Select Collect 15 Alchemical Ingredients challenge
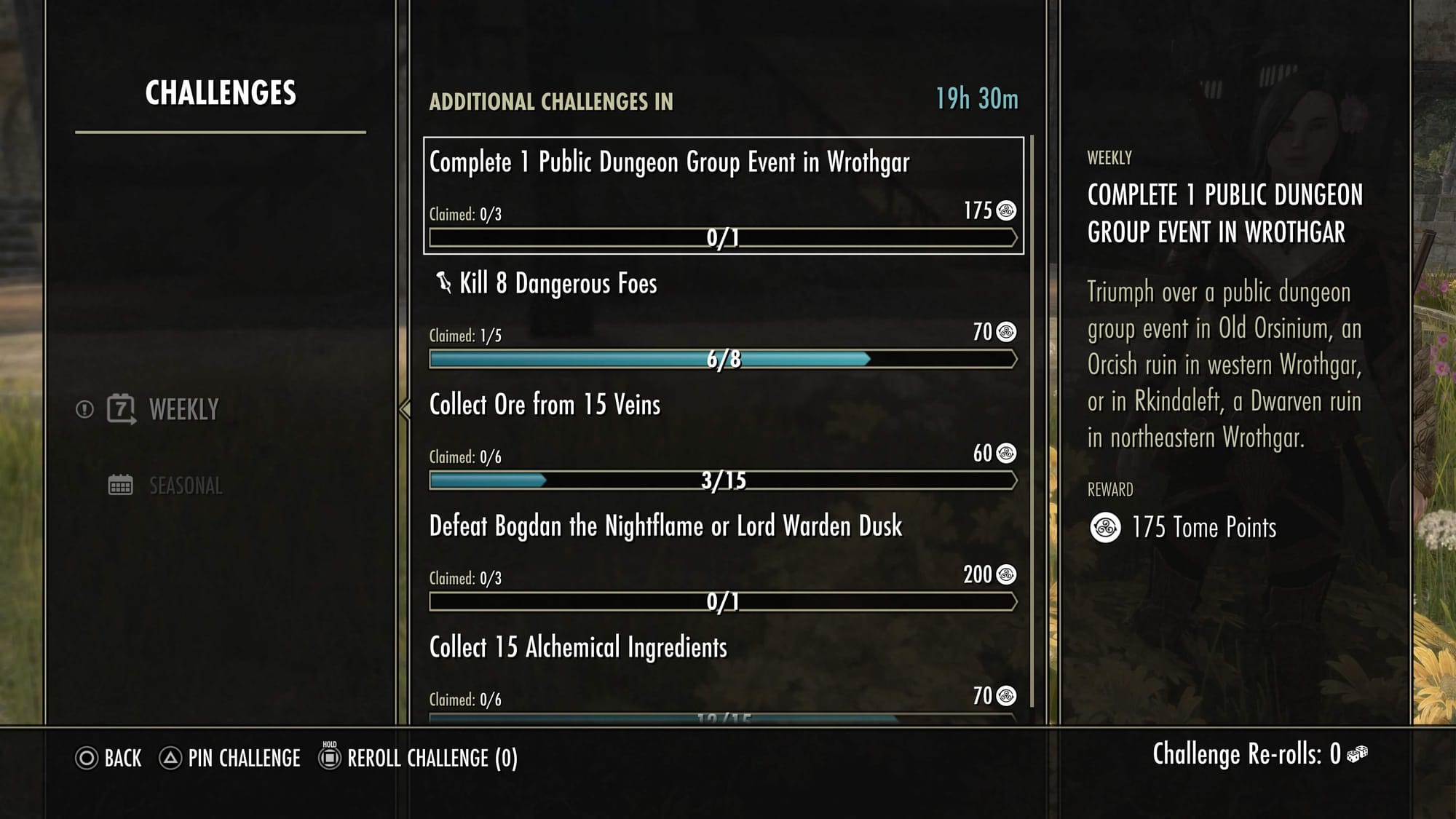This screenshot has width=1456, height=819. (x=723, y=673)
